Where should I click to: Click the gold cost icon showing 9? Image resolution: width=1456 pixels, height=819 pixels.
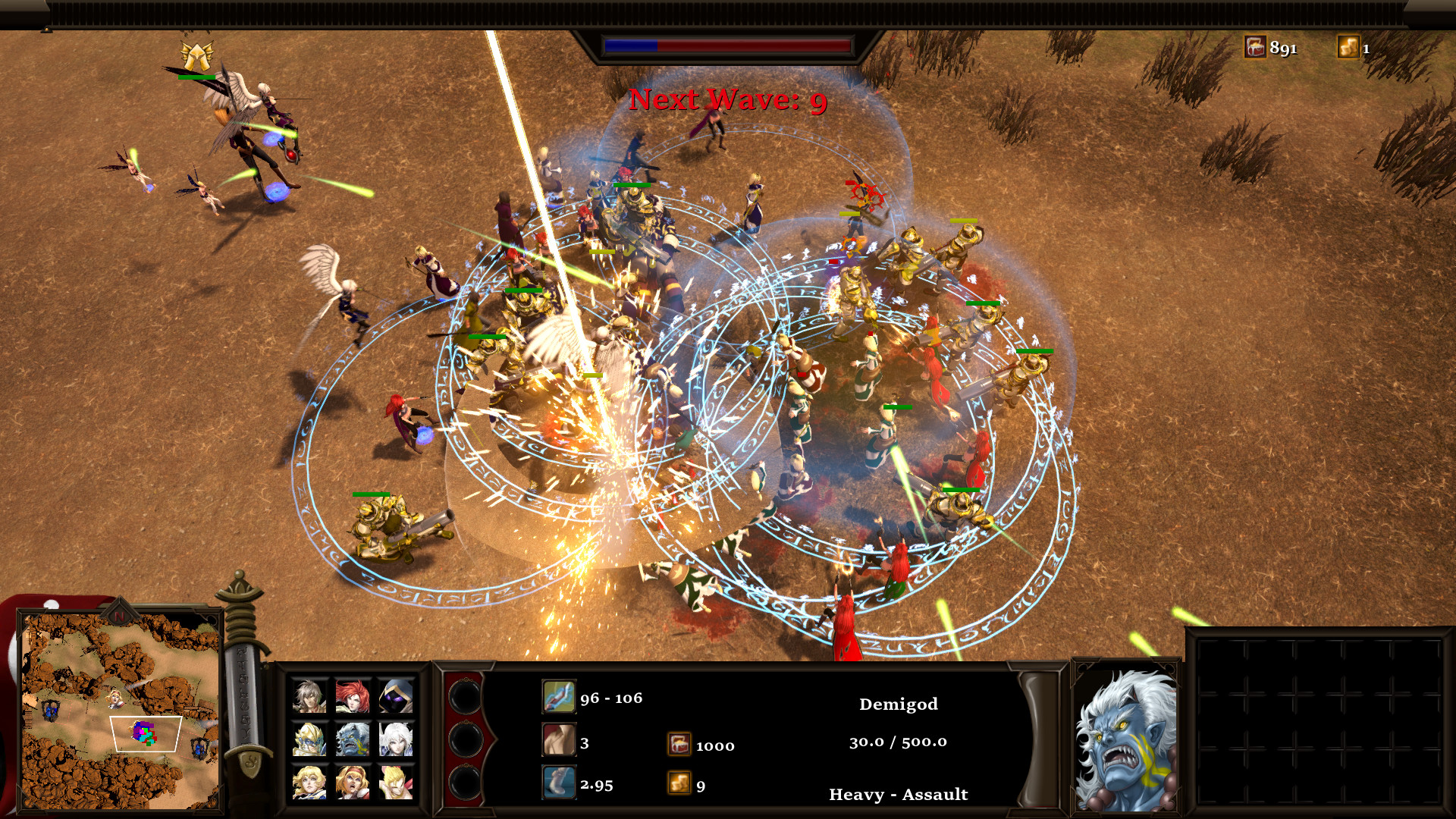679,783
